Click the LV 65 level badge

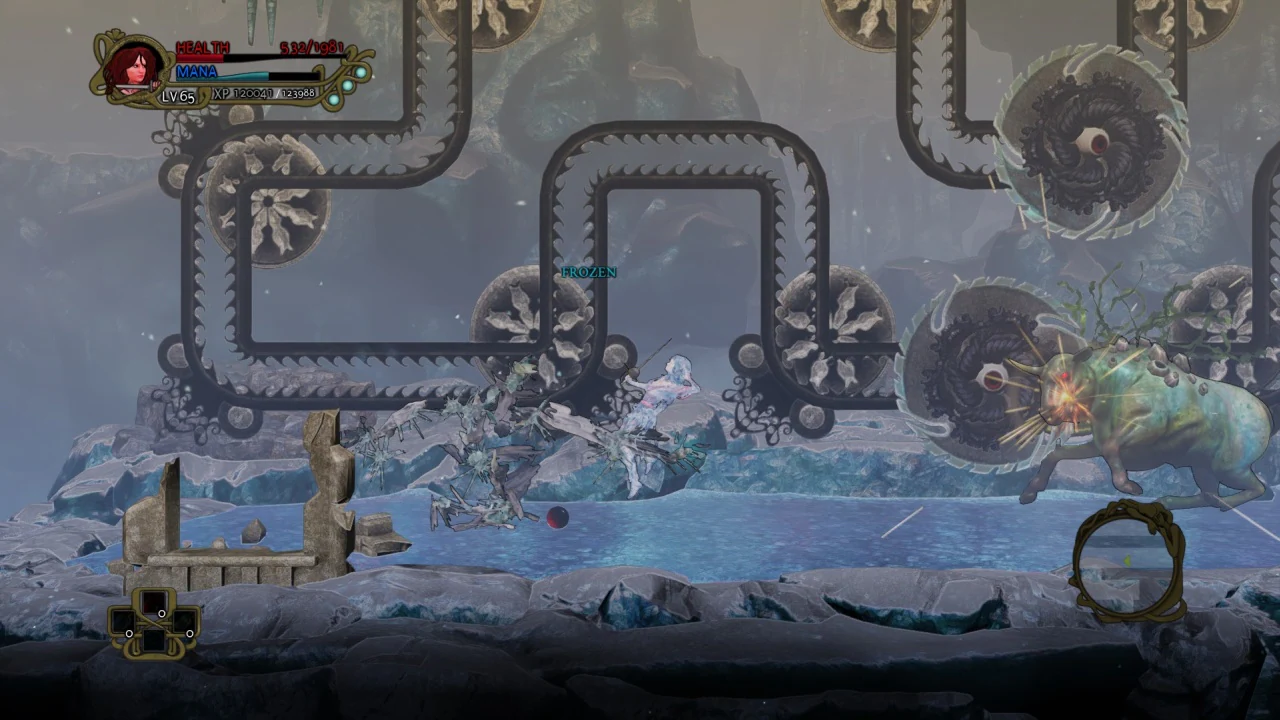point(178,97)
